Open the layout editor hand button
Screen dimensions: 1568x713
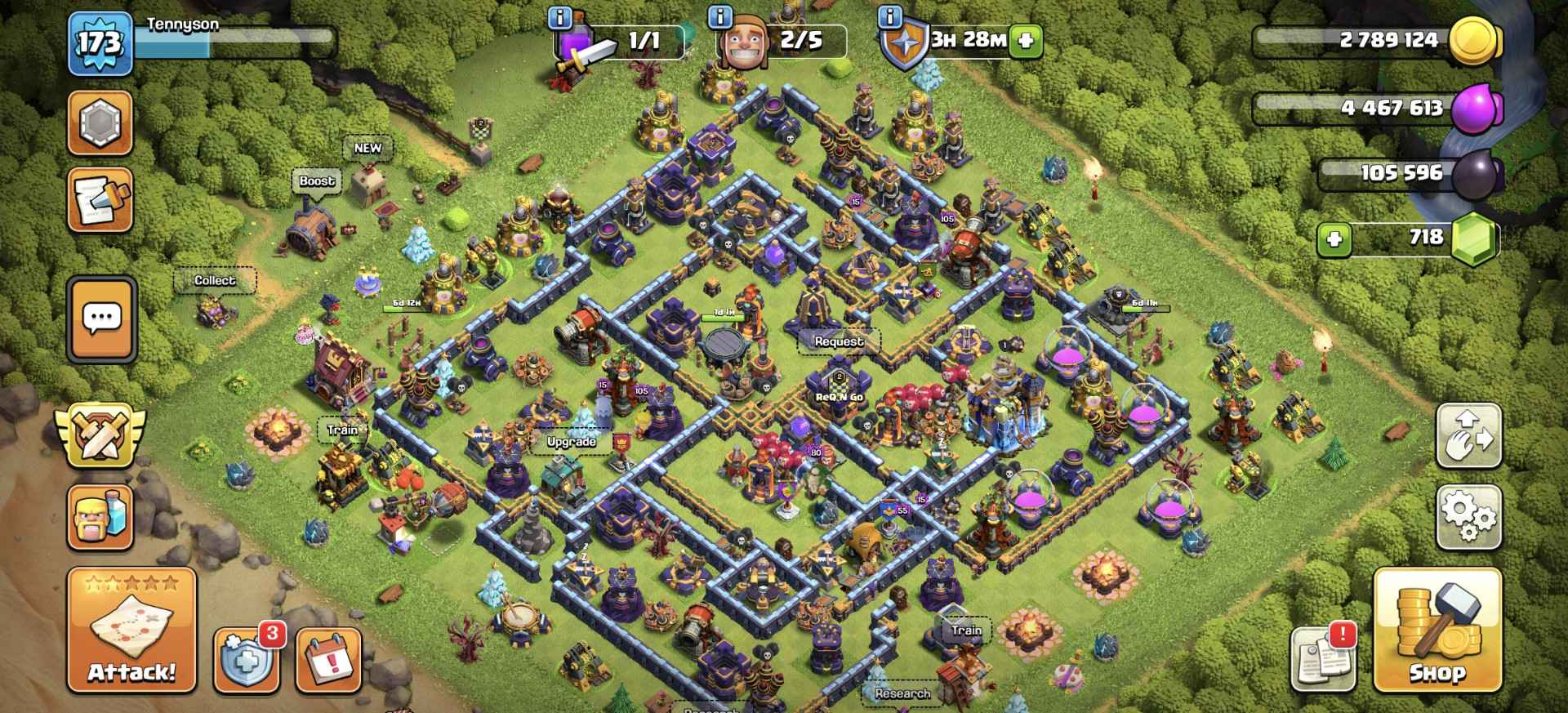pyautogui.click(x=1468, y=436)
